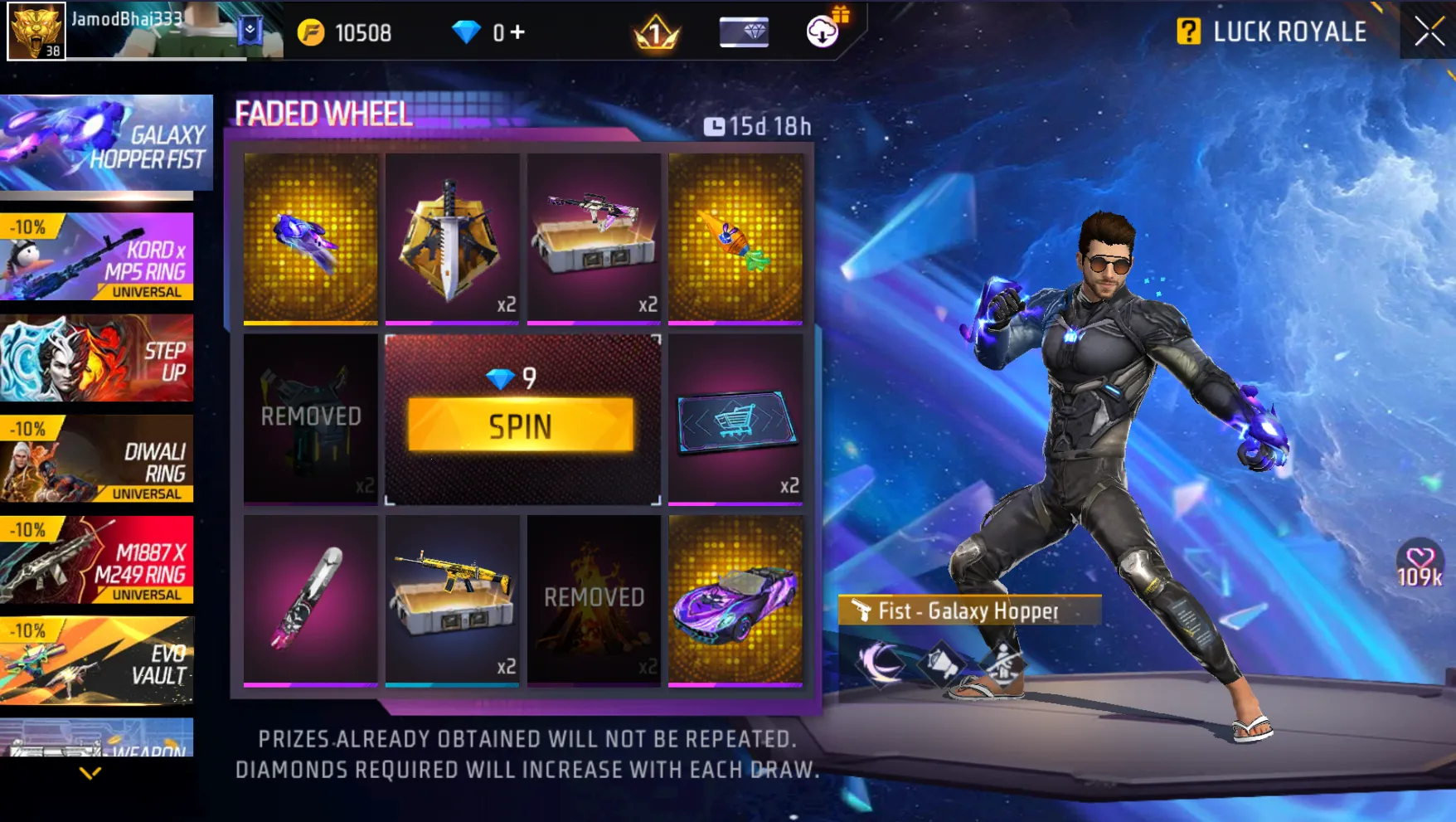The width and height of the screenshot is (1456, 822).
Task: Select the shopping cart voucher prize
Action: pos(735,420)
